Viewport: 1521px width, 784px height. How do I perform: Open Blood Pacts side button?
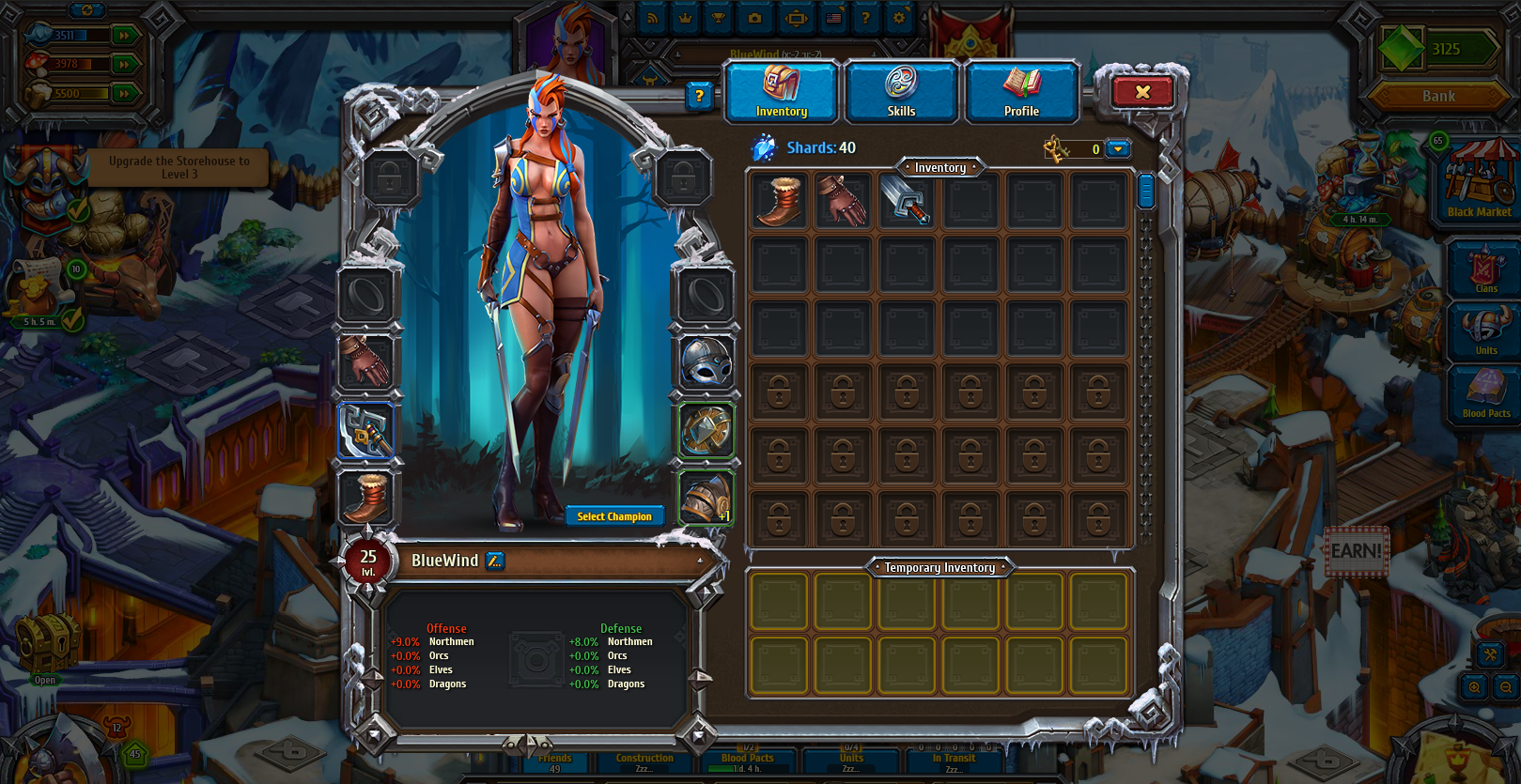tap(1485, 393)
